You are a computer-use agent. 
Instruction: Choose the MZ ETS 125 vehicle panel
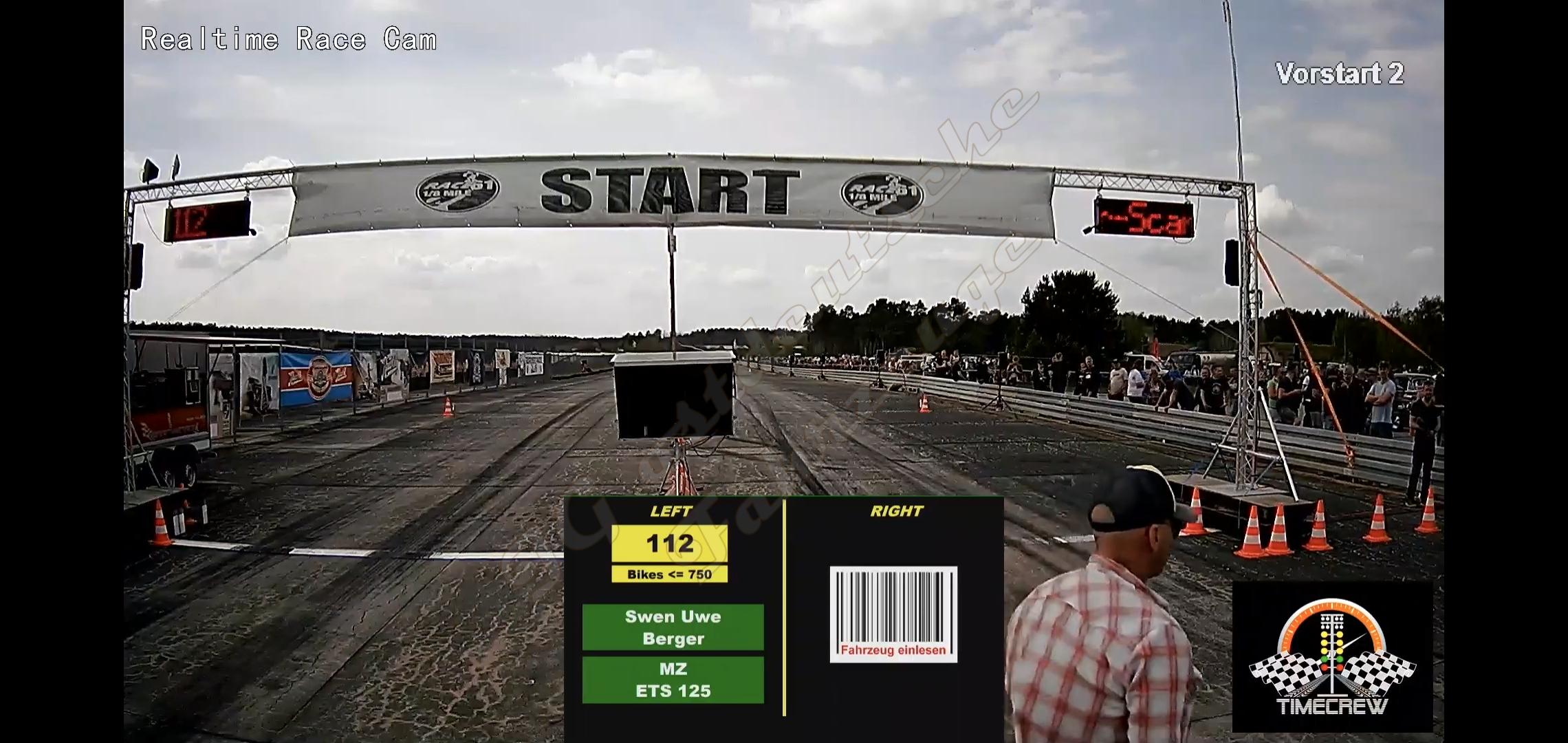point(673,680)
